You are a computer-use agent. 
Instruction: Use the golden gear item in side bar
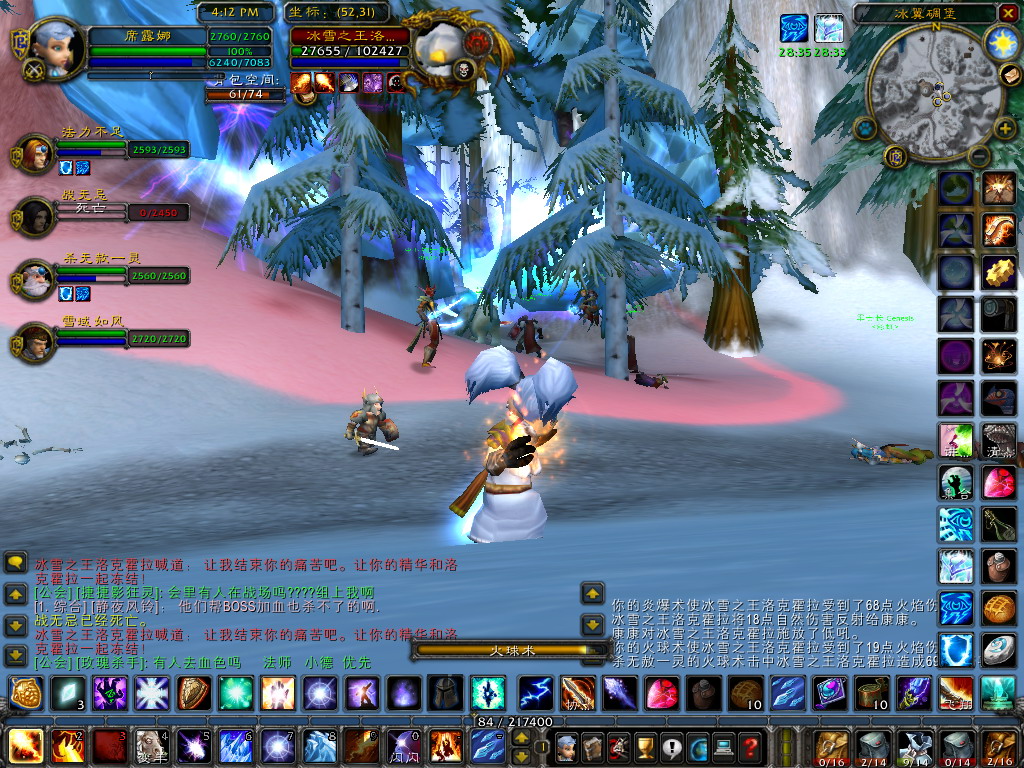point(998,271)
